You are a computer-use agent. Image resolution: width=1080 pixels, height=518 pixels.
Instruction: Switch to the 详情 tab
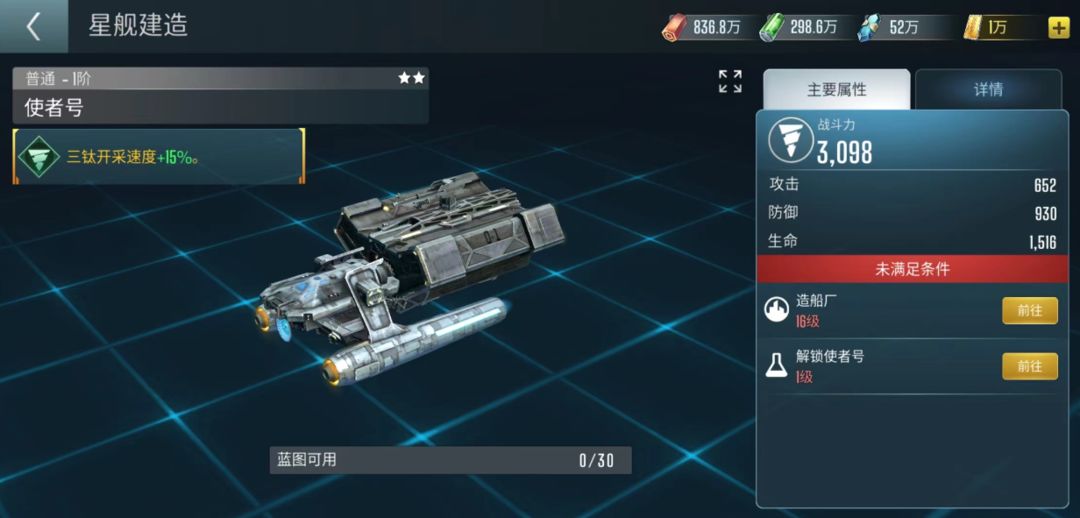coord(988,90)
